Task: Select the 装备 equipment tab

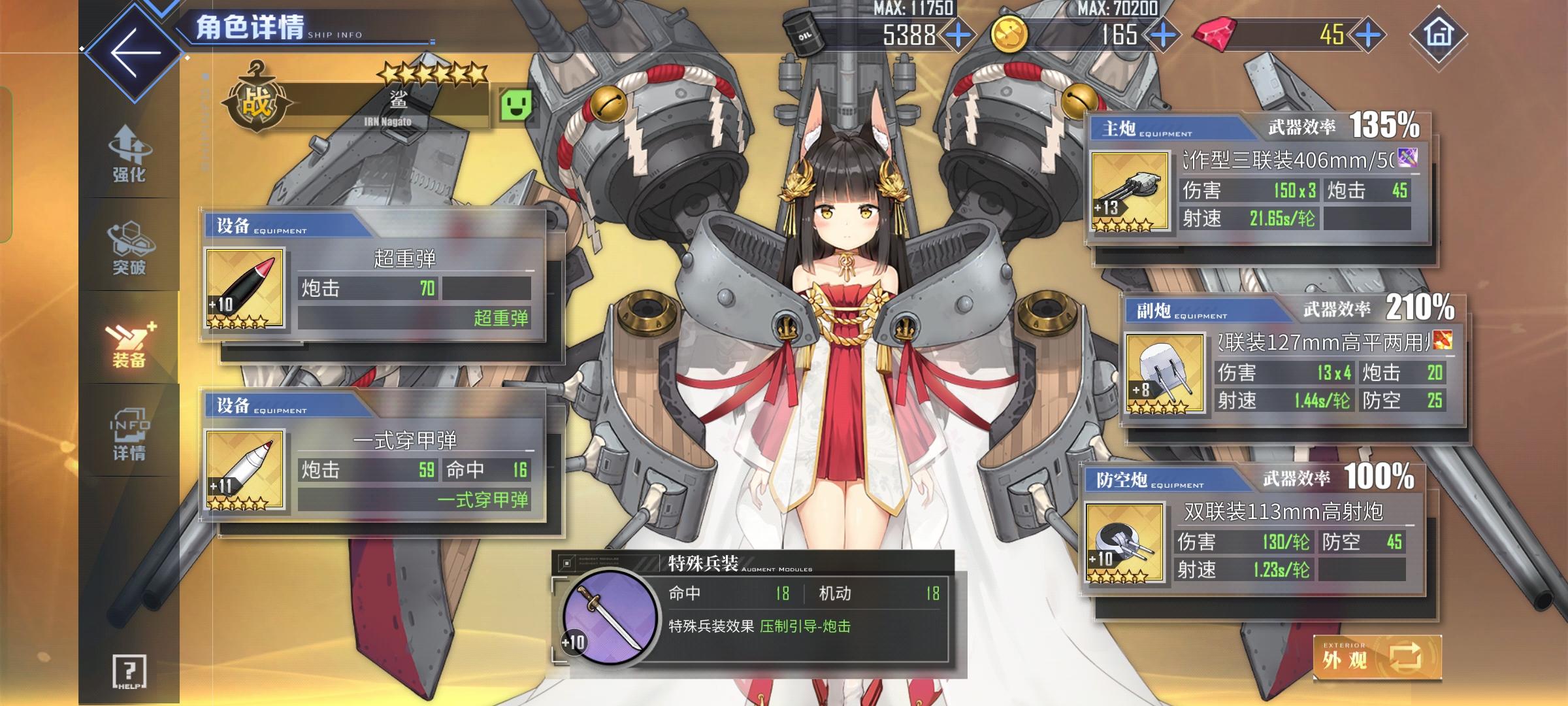Action: (129, 342)
